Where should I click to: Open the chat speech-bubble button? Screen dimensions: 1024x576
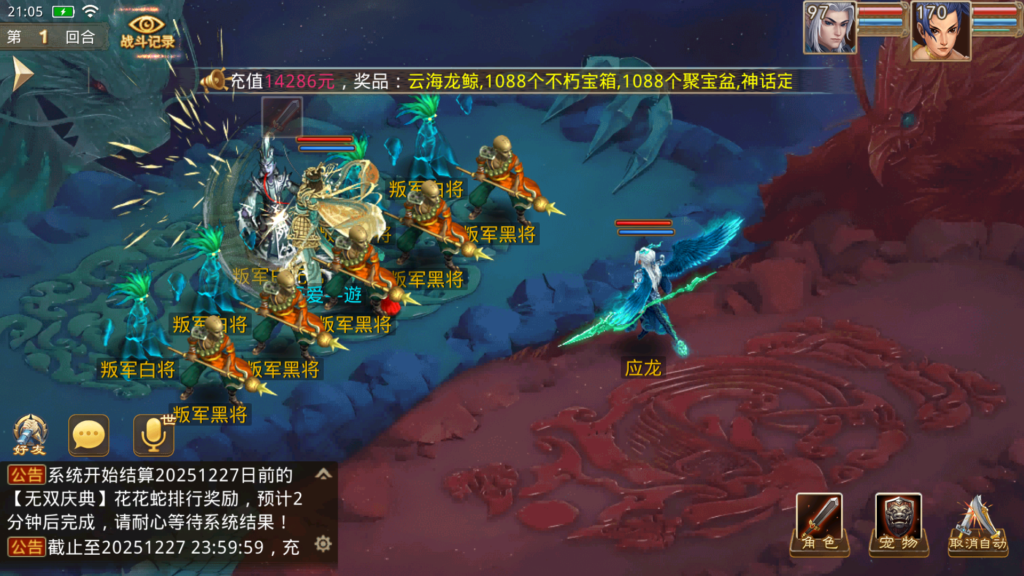[88, 435]
